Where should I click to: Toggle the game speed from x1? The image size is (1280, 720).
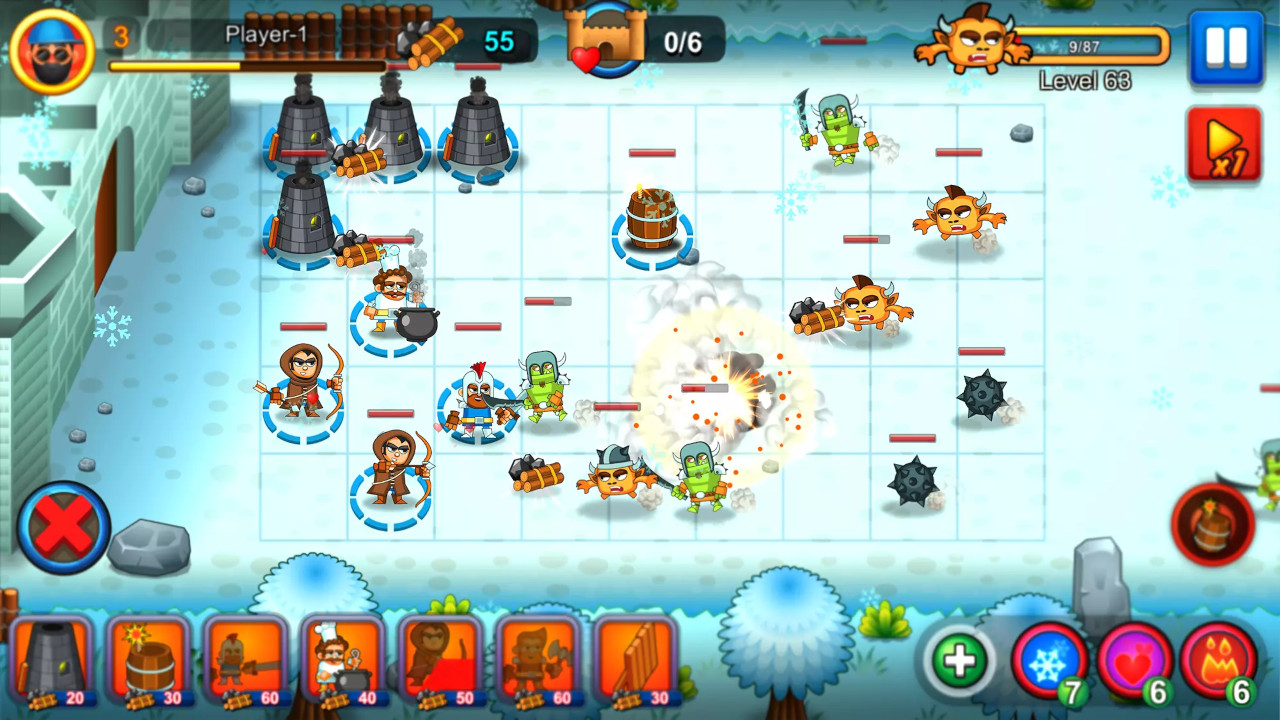click(1224, 140)
